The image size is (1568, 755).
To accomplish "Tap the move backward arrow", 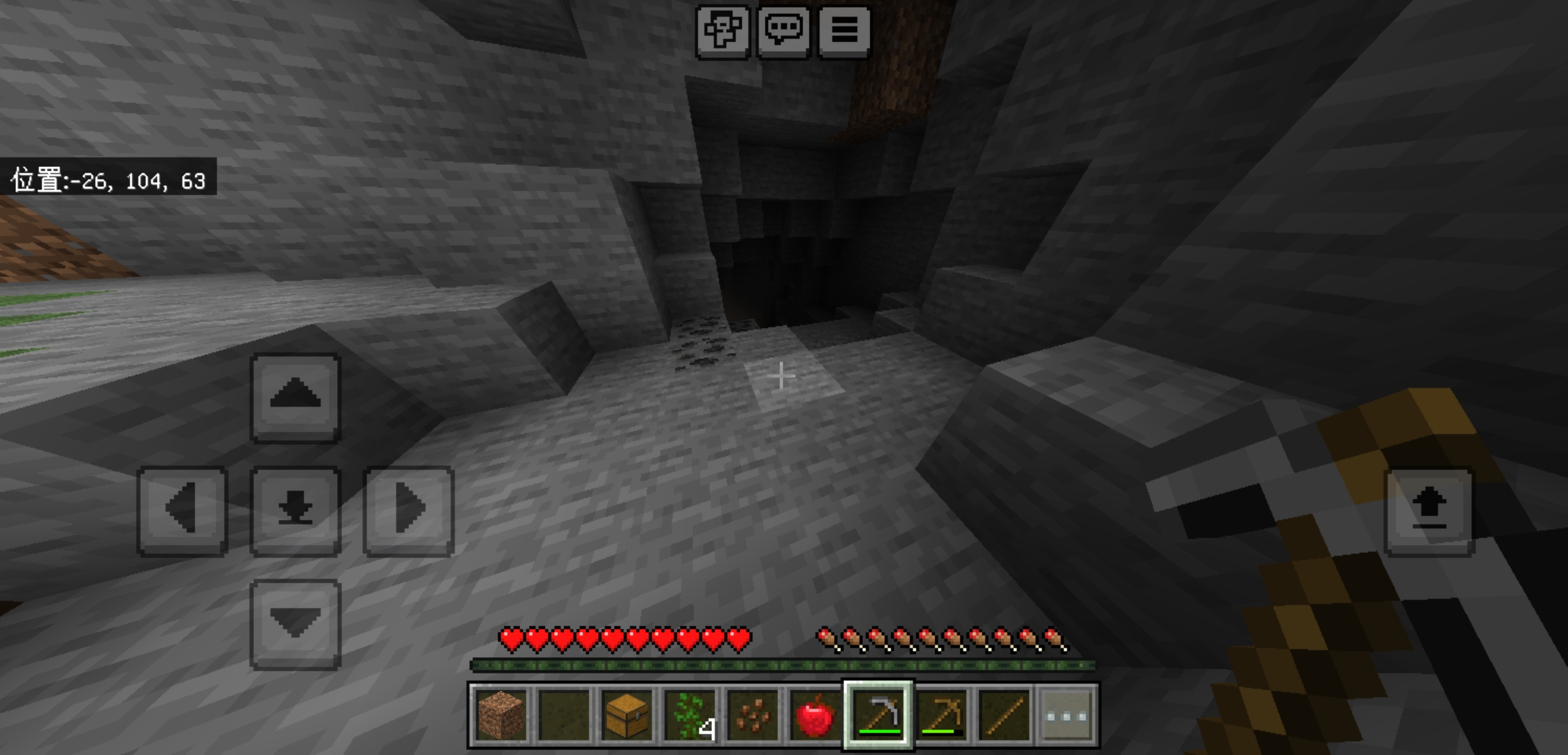I will (296, 624).
